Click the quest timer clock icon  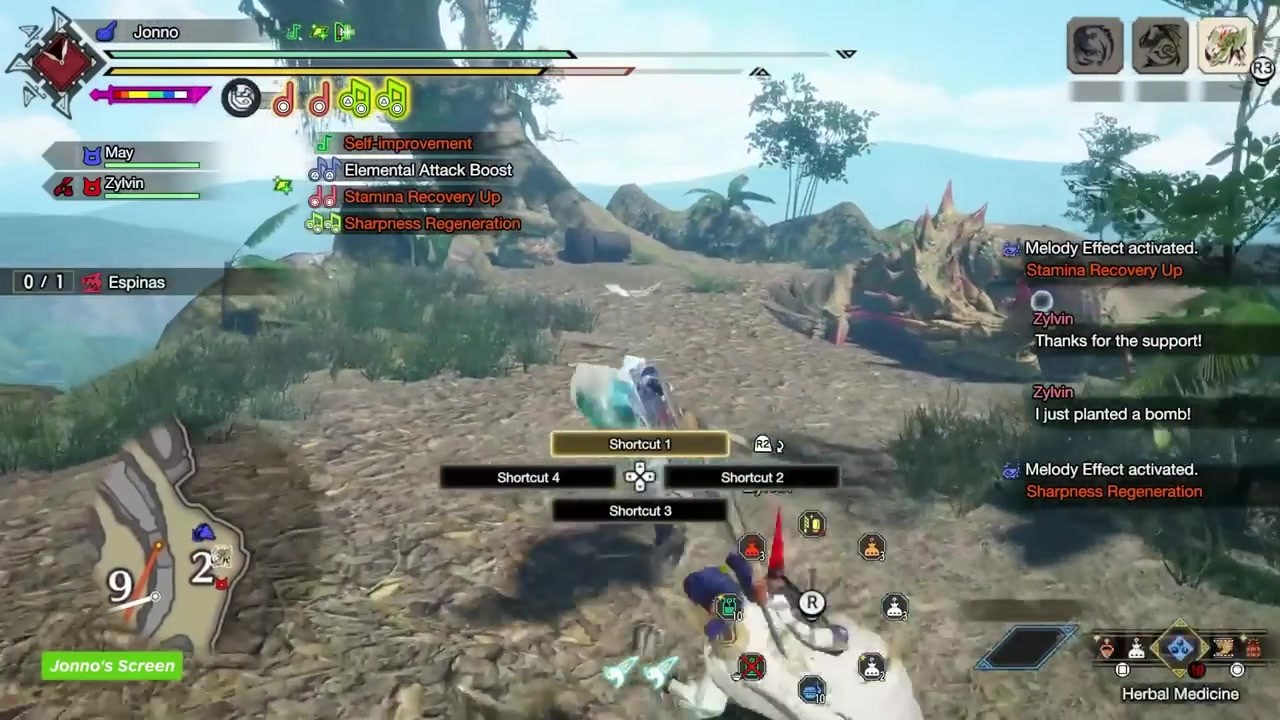59,58
